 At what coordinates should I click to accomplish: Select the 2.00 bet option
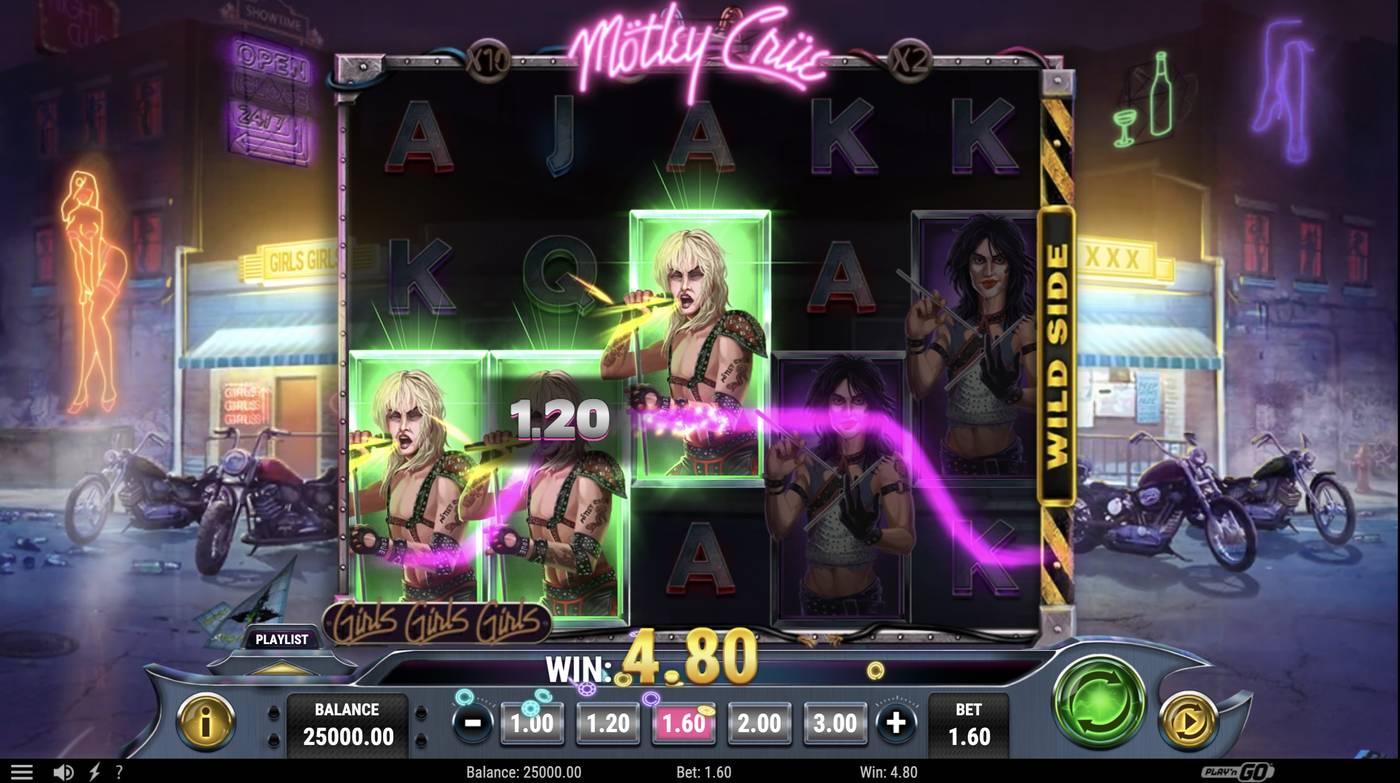(x=759, y=722)
